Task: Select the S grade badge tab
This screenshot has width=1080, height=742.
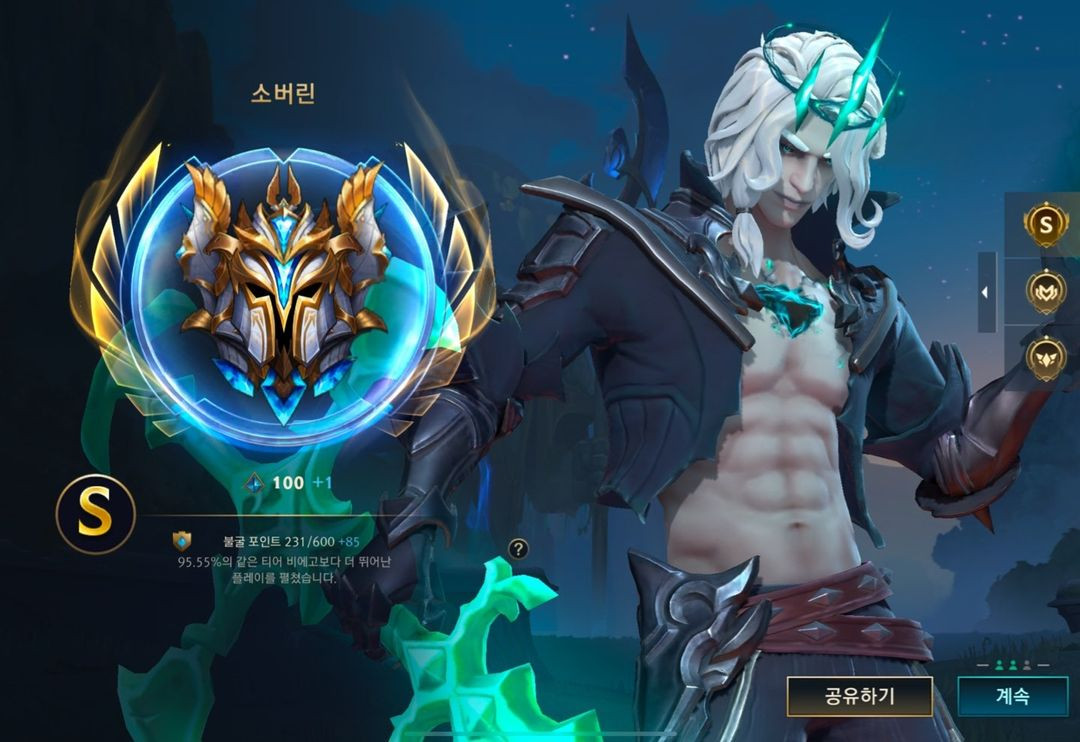Action: coord(1046,225)
